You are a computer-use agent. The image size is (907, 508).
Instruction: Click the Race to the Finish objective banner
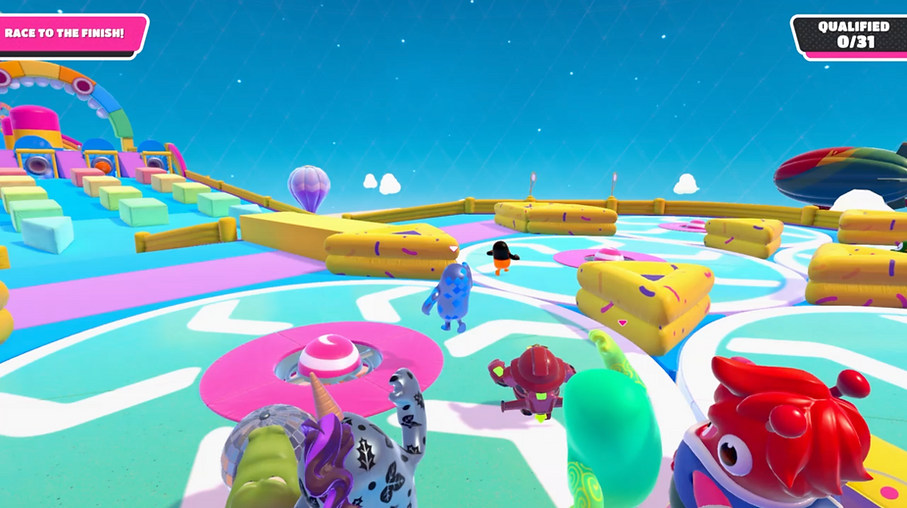[x=68, y=34]
